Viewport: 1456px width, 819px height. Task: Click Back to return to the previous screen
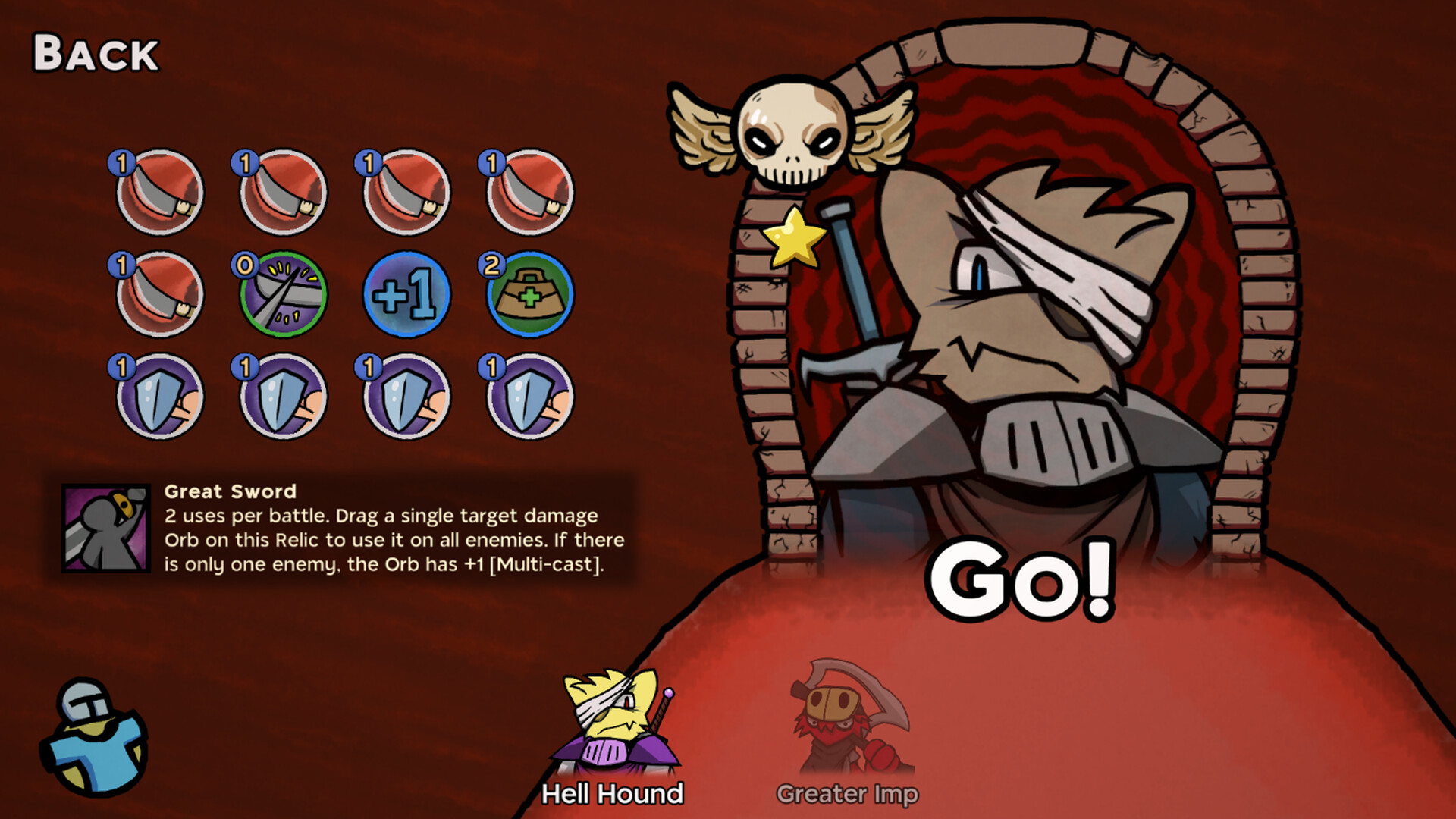(x=96, y=53)
